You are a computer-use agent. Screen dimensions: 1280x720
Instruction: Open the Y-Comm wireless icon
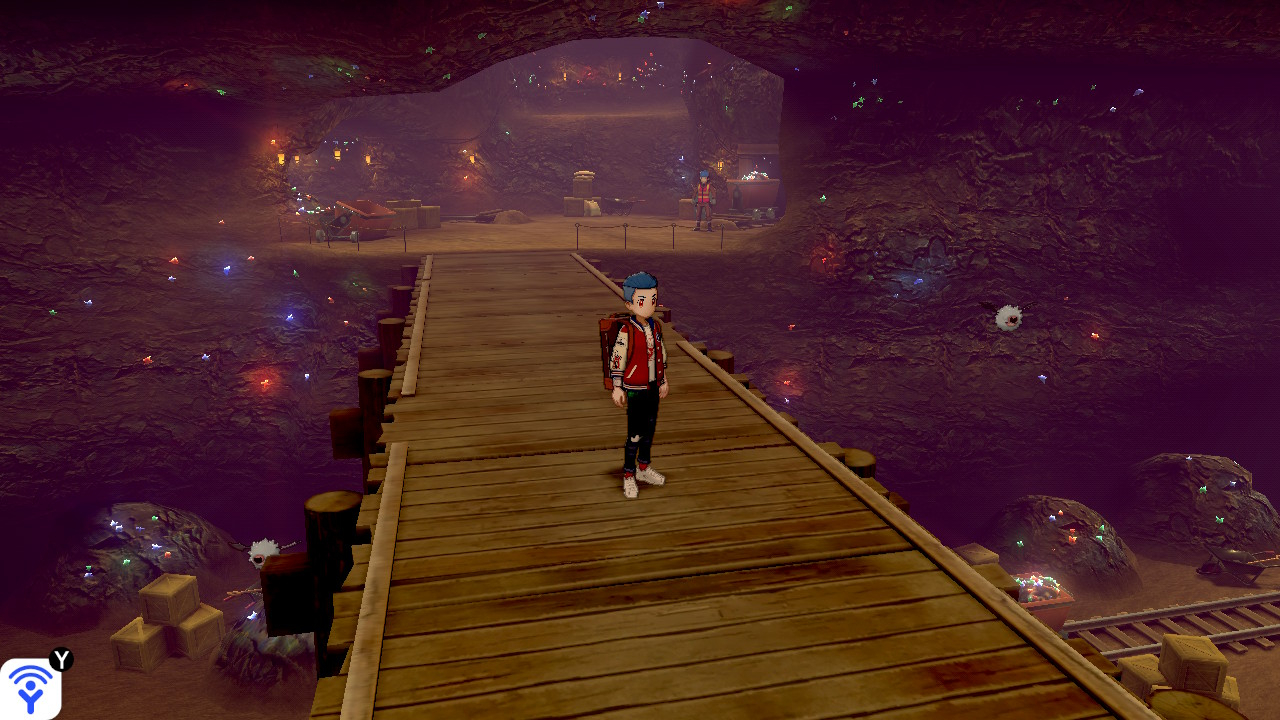(x=30, y=688)
